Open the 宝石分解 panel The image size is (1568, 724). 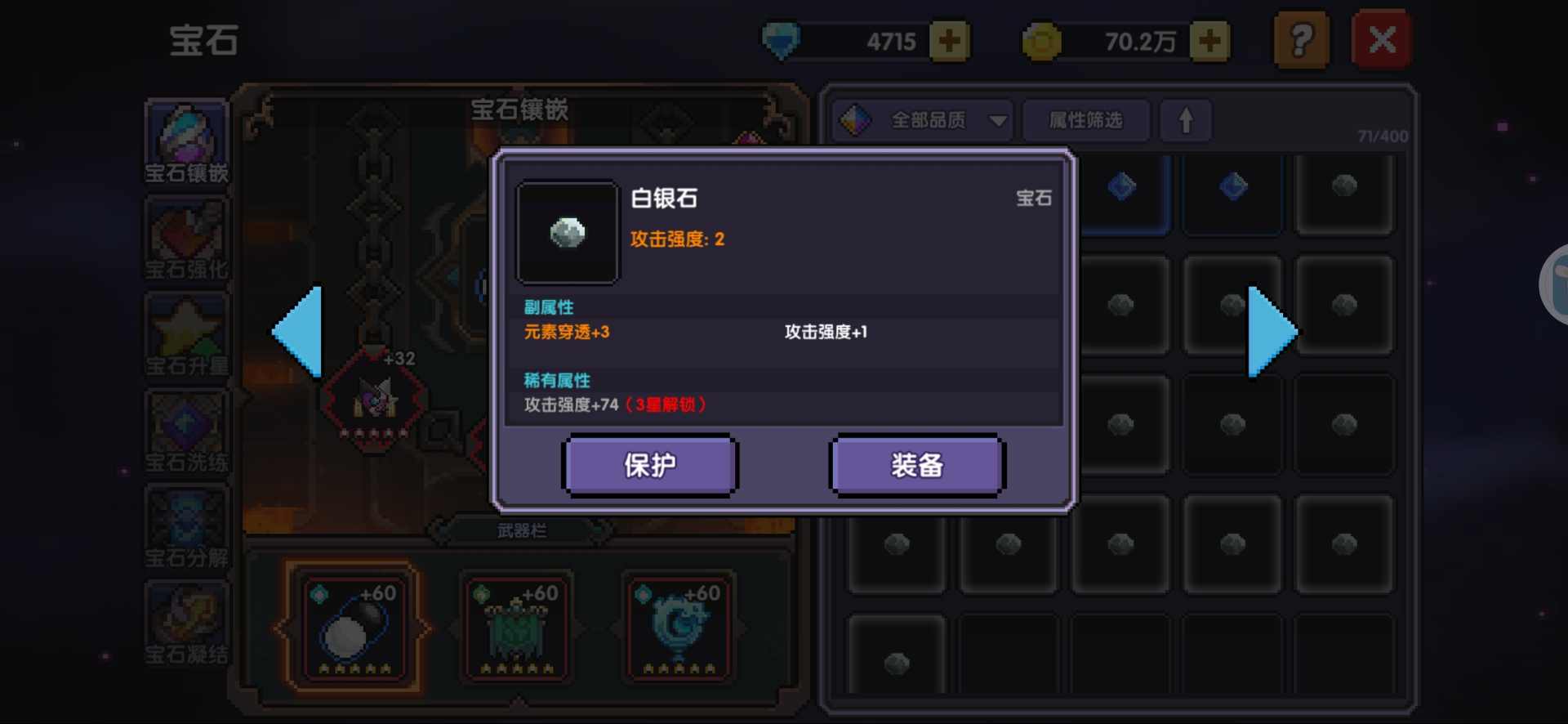[186, 527]
